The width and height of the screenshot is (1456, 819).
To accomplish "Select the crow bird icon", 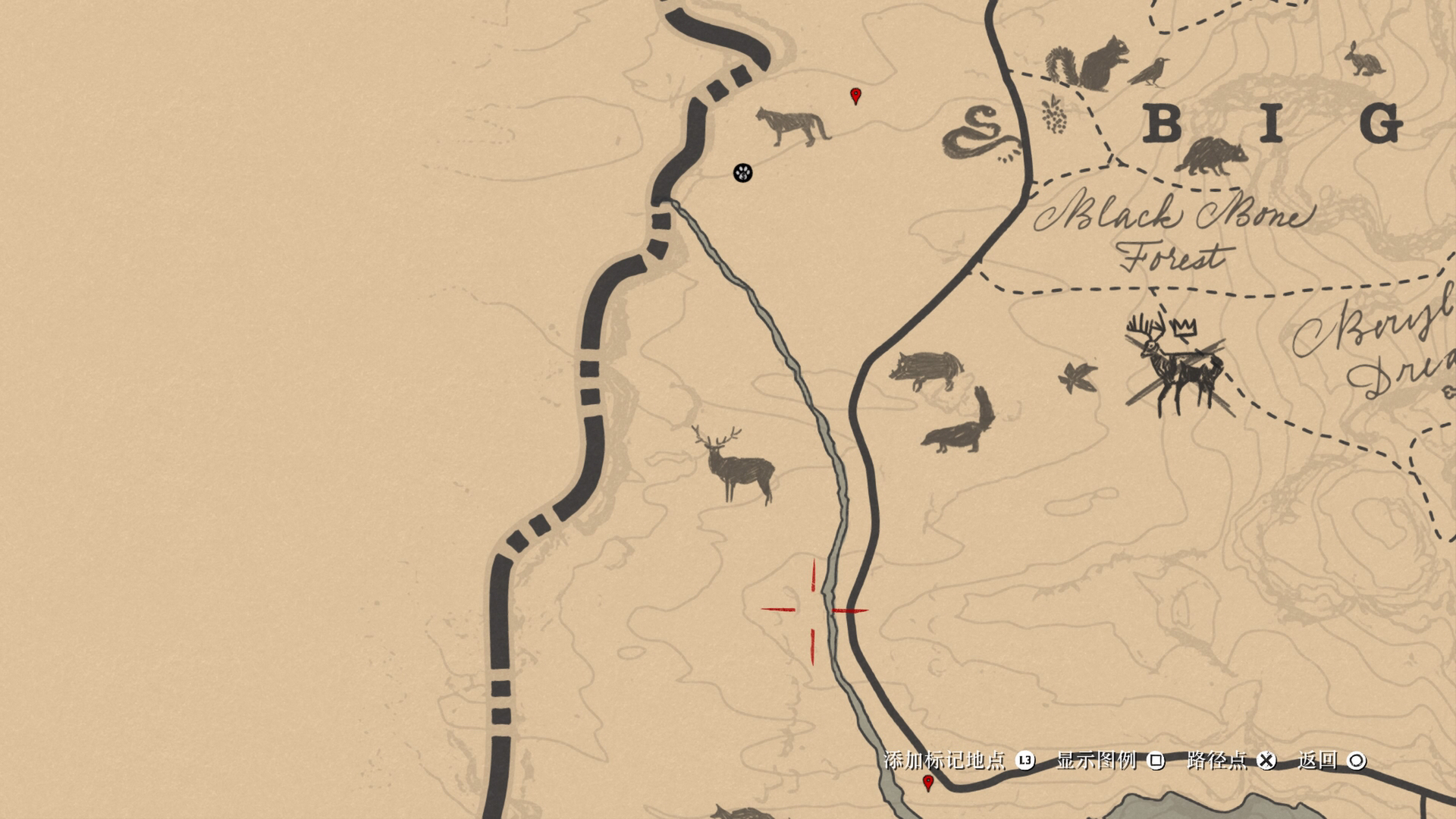I will coord(1148,72).
